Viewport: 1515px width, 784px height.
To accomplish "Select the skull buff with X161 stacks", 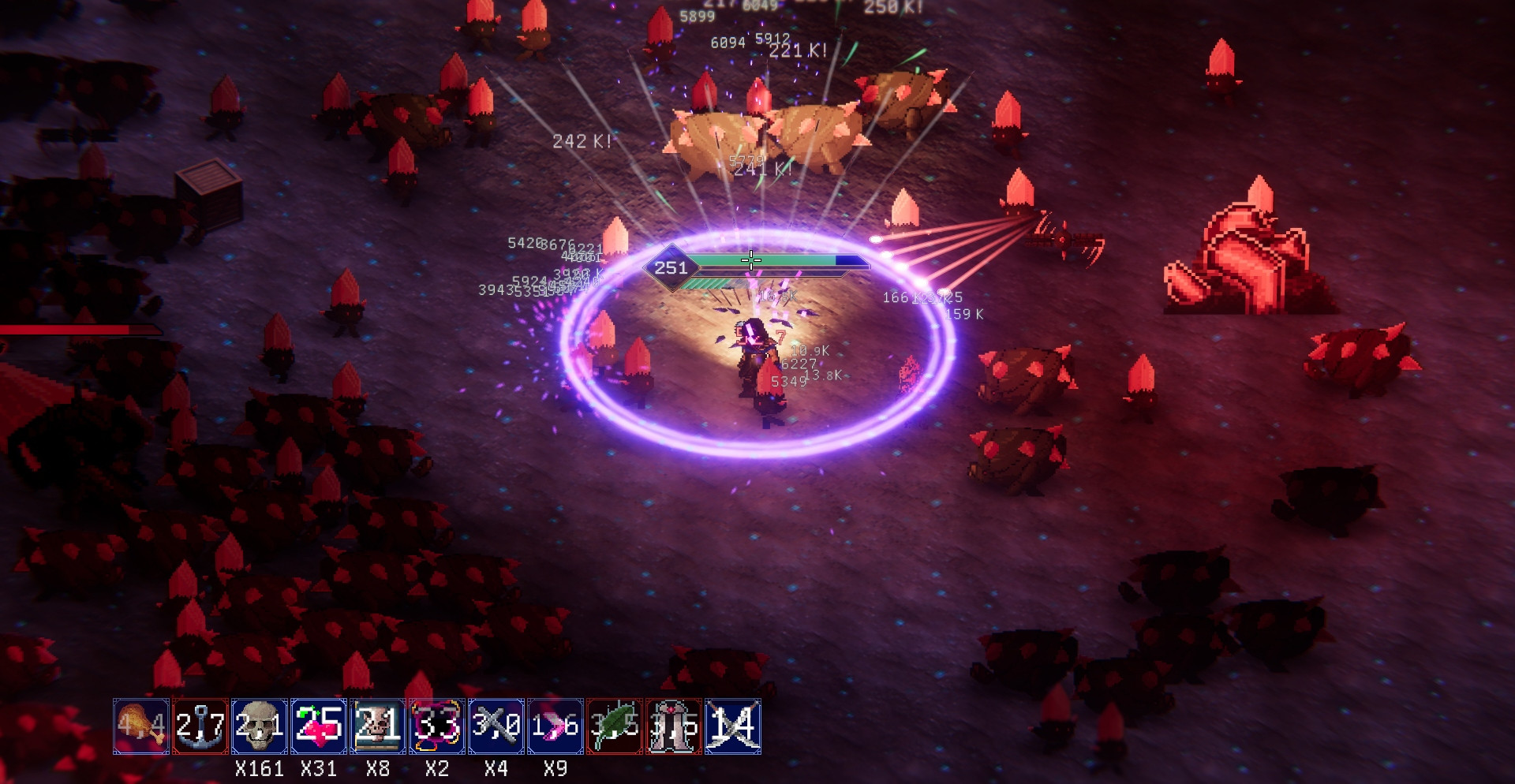I will pos(260,726).
